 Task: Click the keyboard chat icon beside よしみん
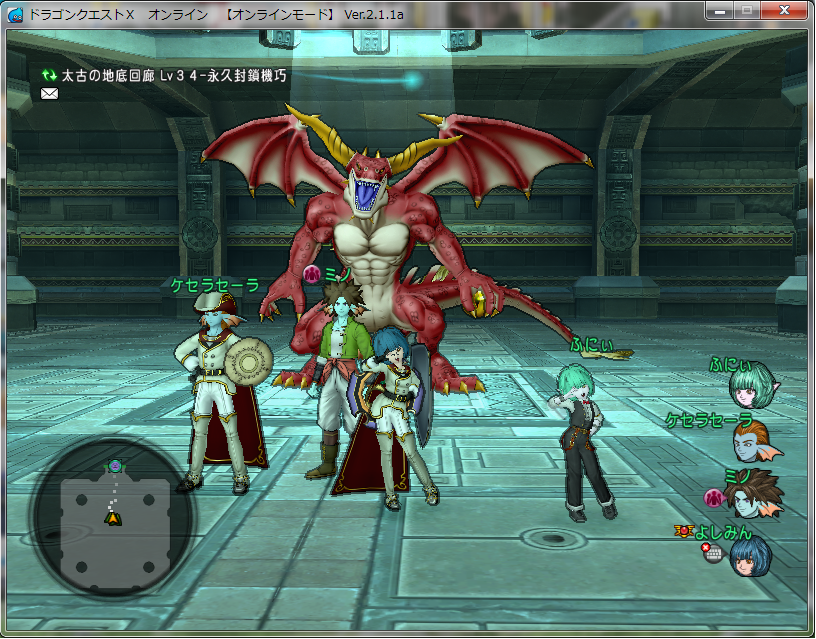pos(712,552)
